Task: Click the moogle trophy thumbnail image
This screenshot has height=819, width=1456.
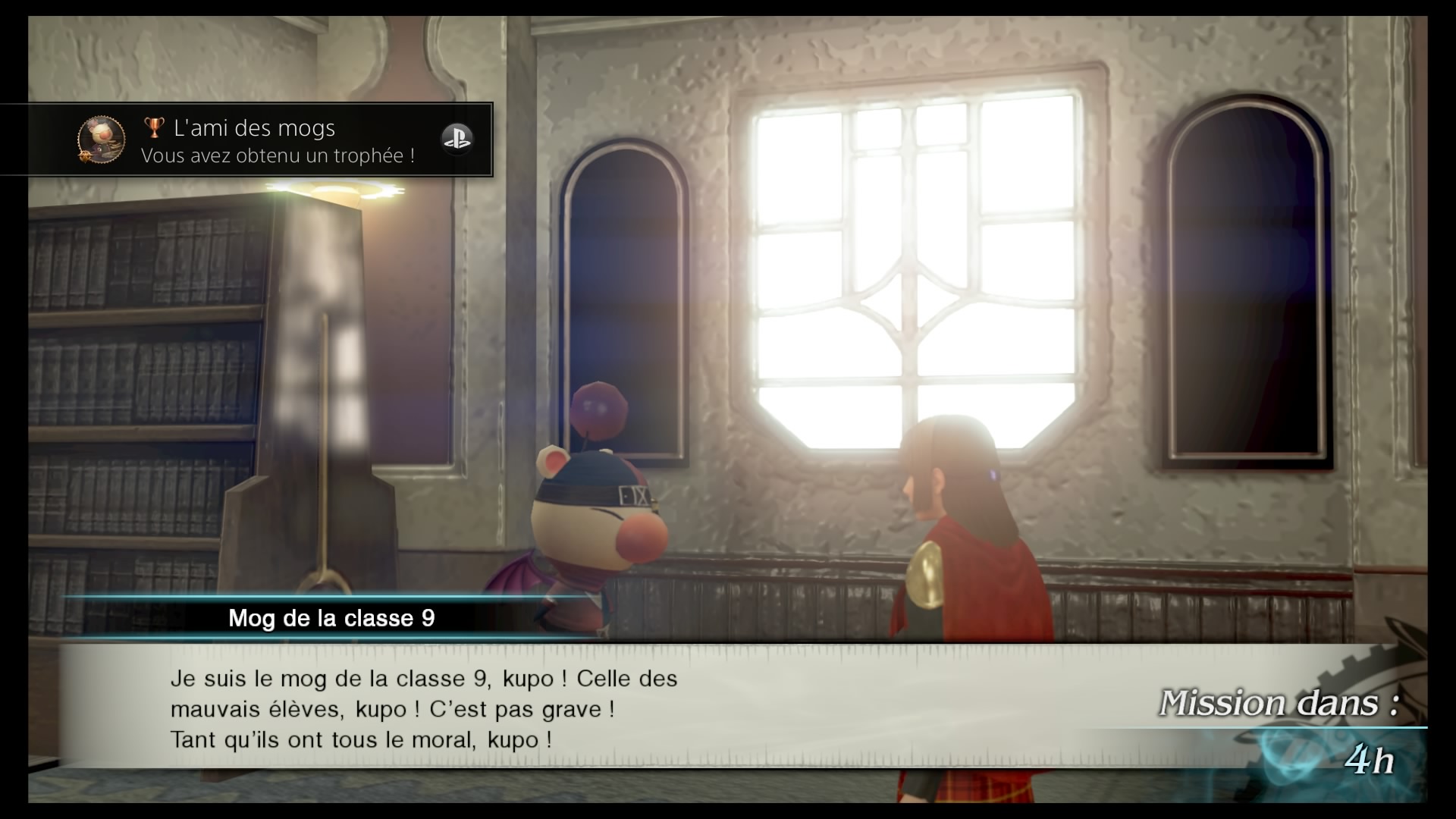Action: pyautogui.click(x=102, y=140)
